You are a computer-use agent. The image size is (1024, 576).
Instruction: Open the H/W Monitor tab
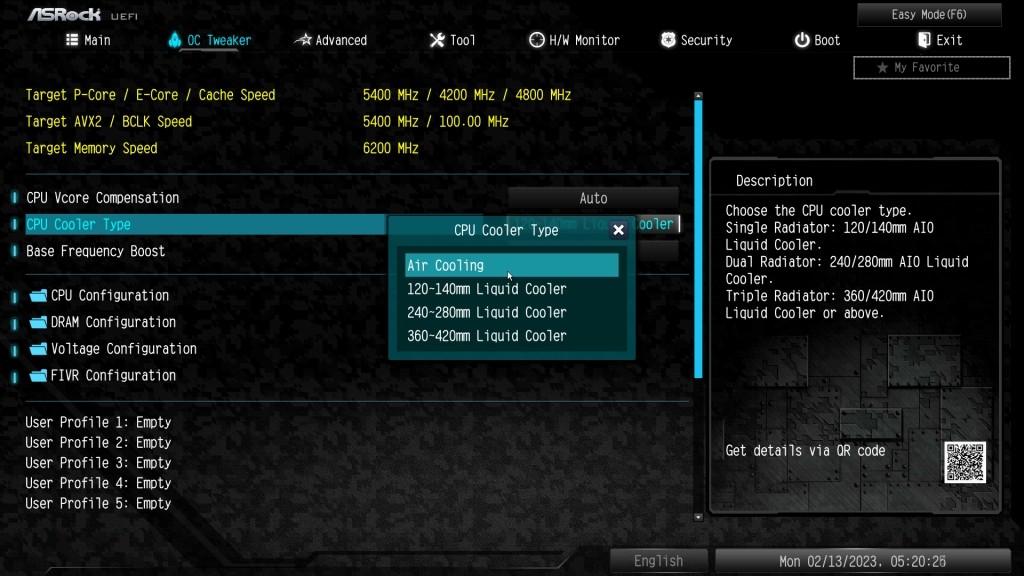click(574, 40)
